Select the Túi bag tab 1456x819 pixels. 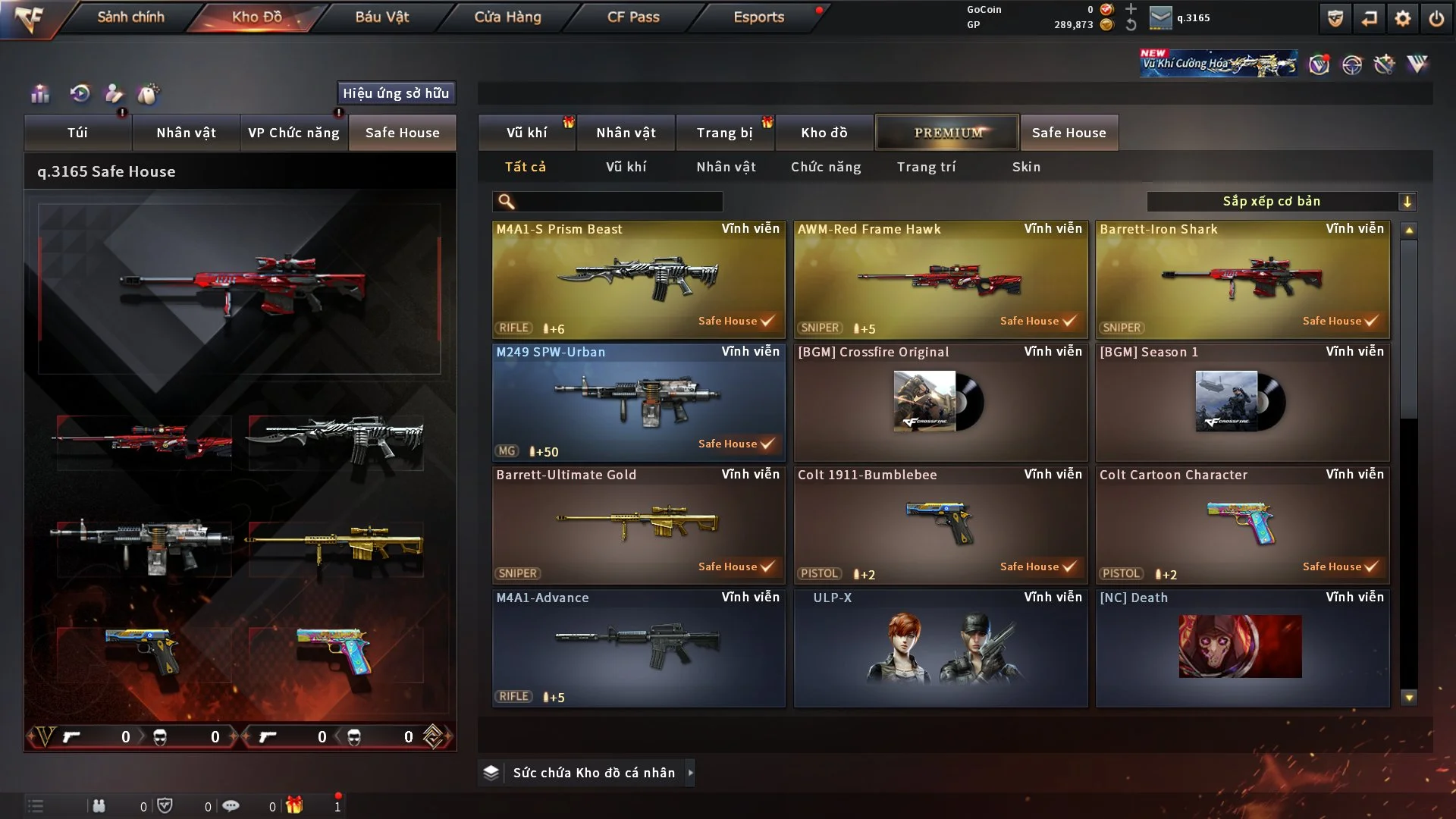coord(77,133)
